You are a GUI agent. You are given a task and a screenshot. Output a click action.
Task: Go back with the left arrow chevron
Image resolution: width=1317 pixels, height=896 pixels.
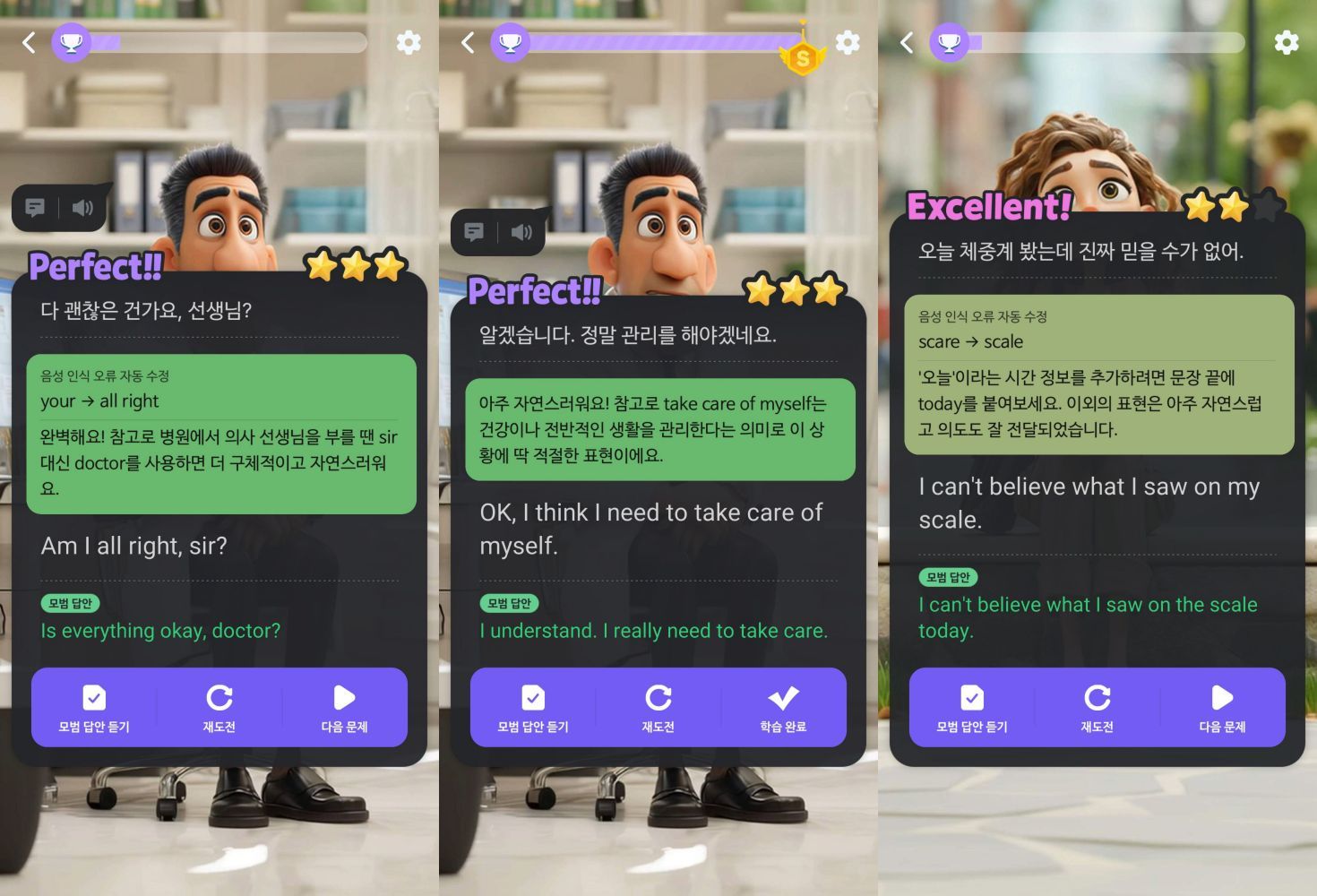[28, 42]
